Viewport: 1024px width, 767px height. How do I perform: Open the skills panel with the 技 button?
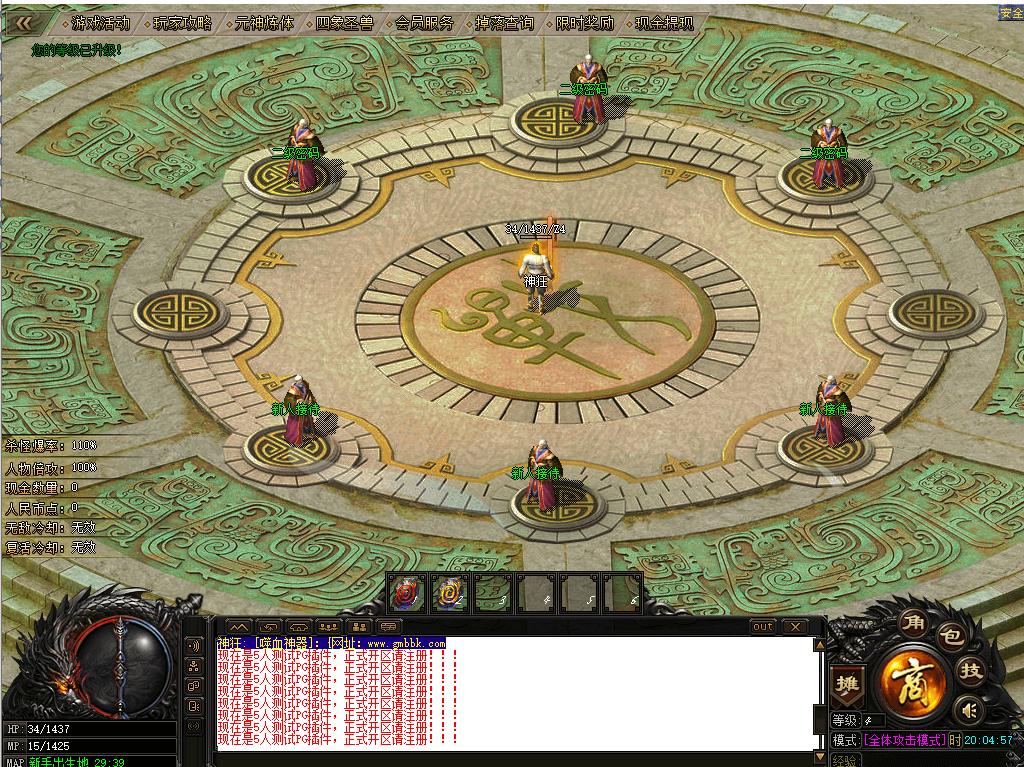[969, 670]
